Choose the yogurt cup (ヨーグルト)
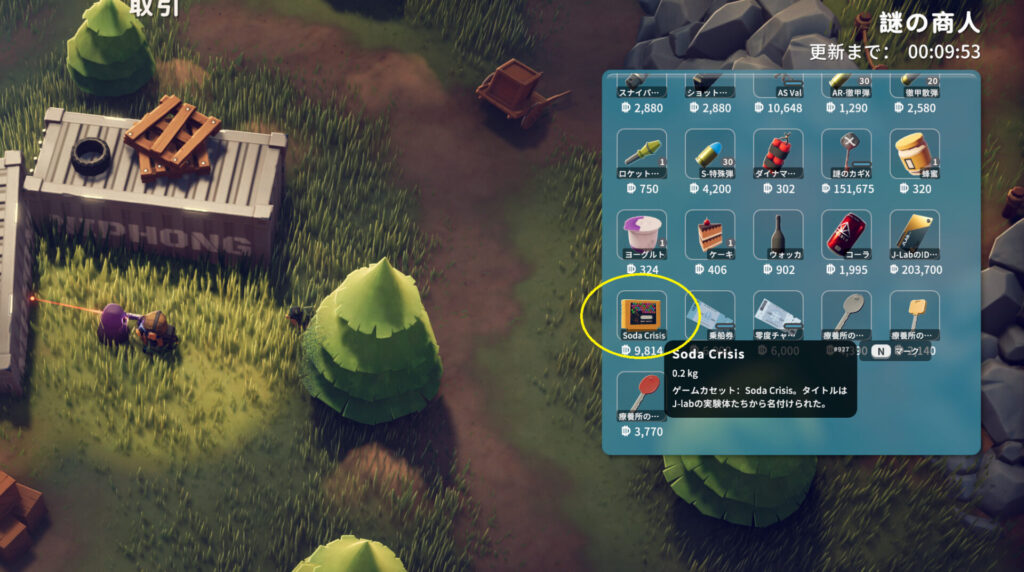Viewport: 1024px width, 572px height. point(642,234)
